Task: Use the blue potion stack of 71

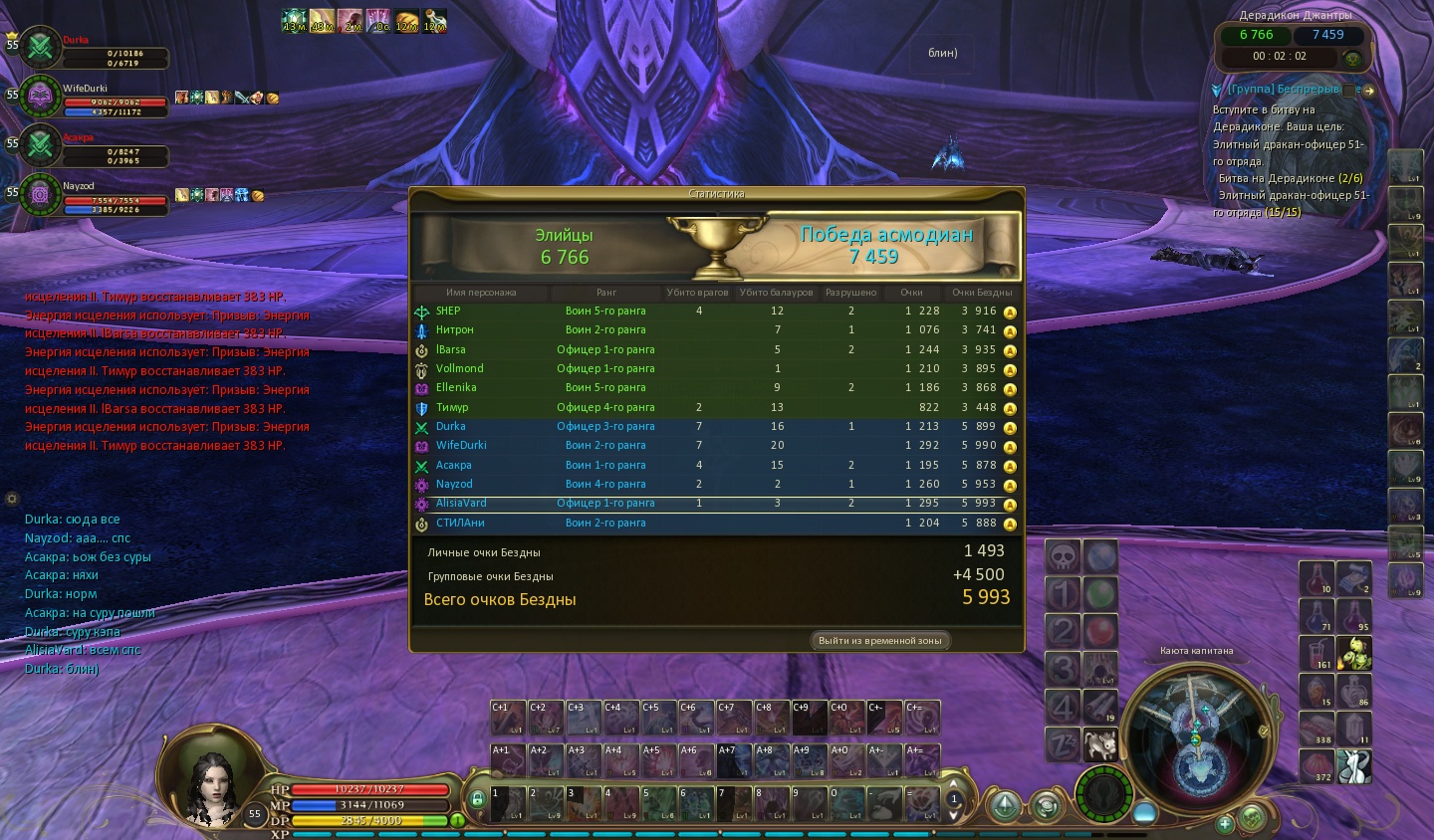Action: (x=1316, y=616)
